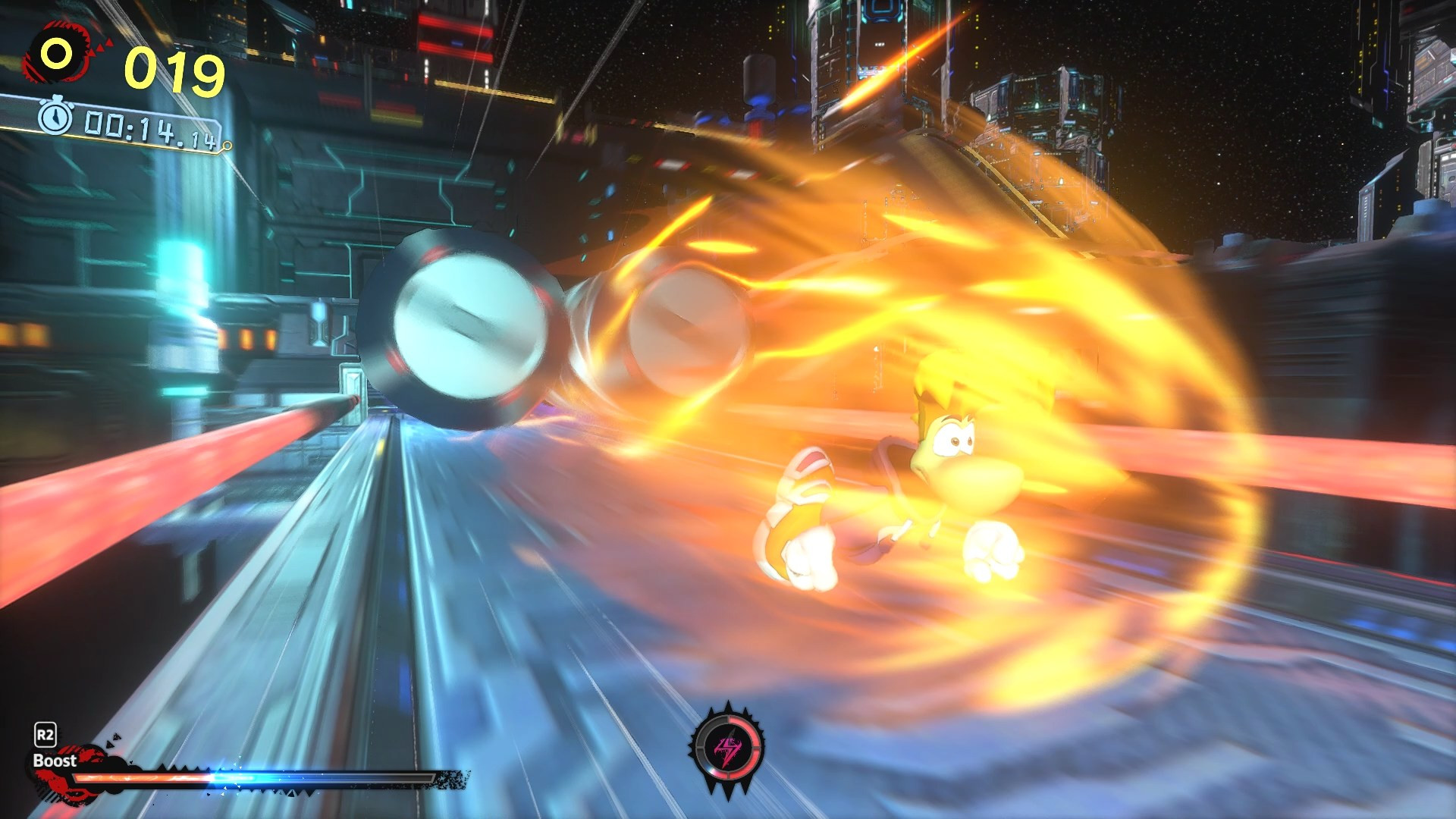The image size is (1456, 819).
Task: Expand the timer display panel
Action: (x=136, y=129)
